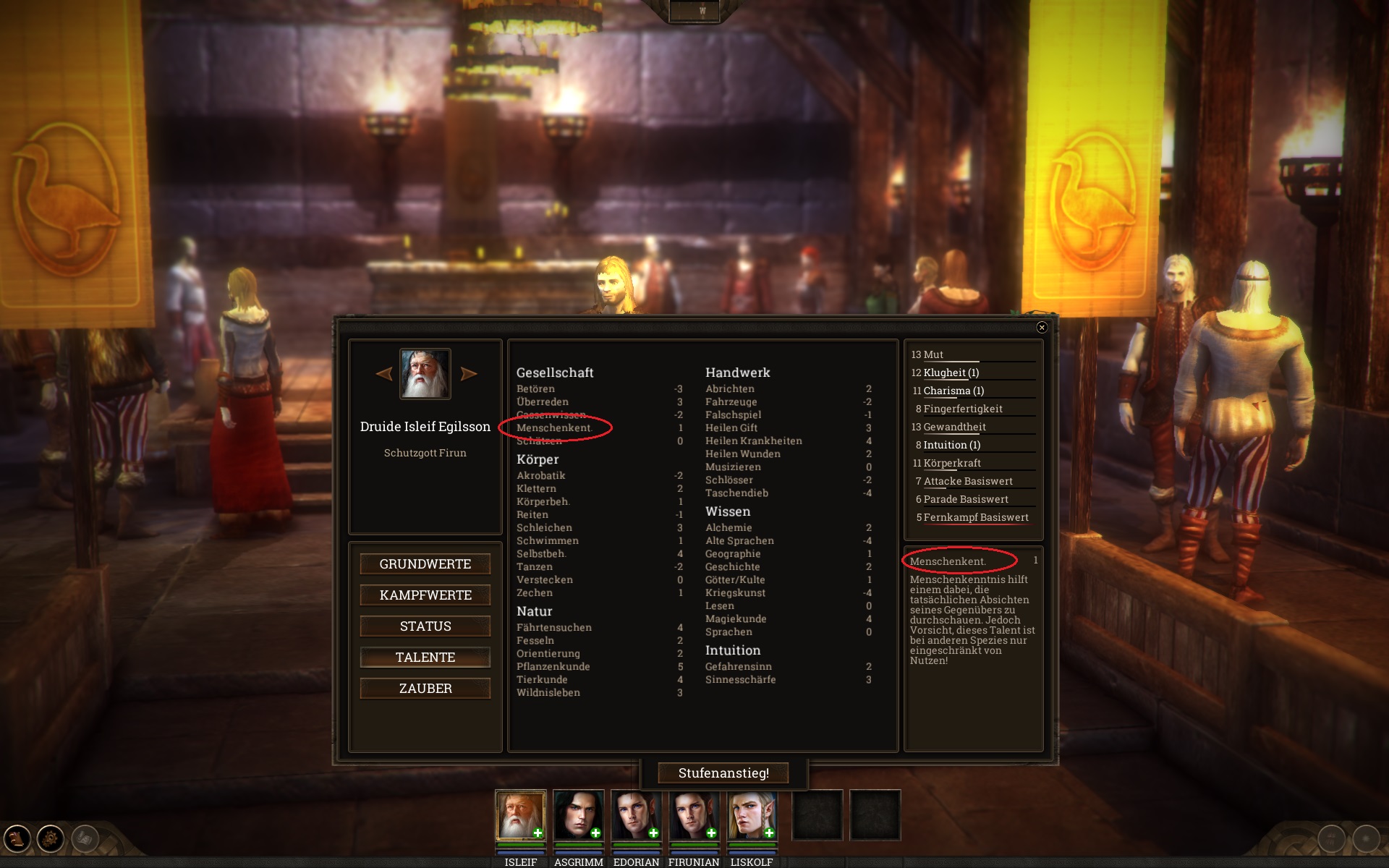
Task: Pick Firunian's party portrait
Action: [694, 815]
